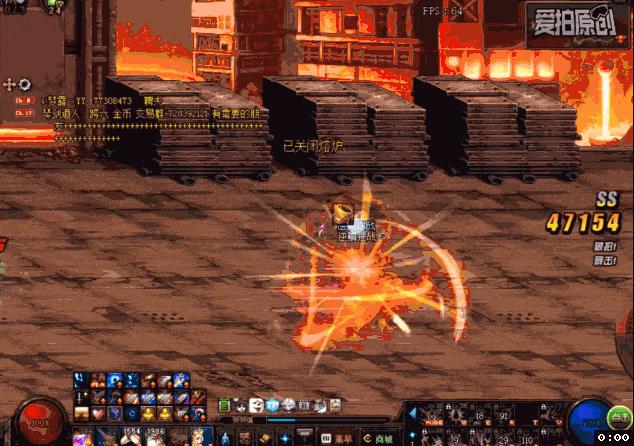The image size is (634, 446).
Task: Click the green square icon in menu row
Action: tap(225, 405)
